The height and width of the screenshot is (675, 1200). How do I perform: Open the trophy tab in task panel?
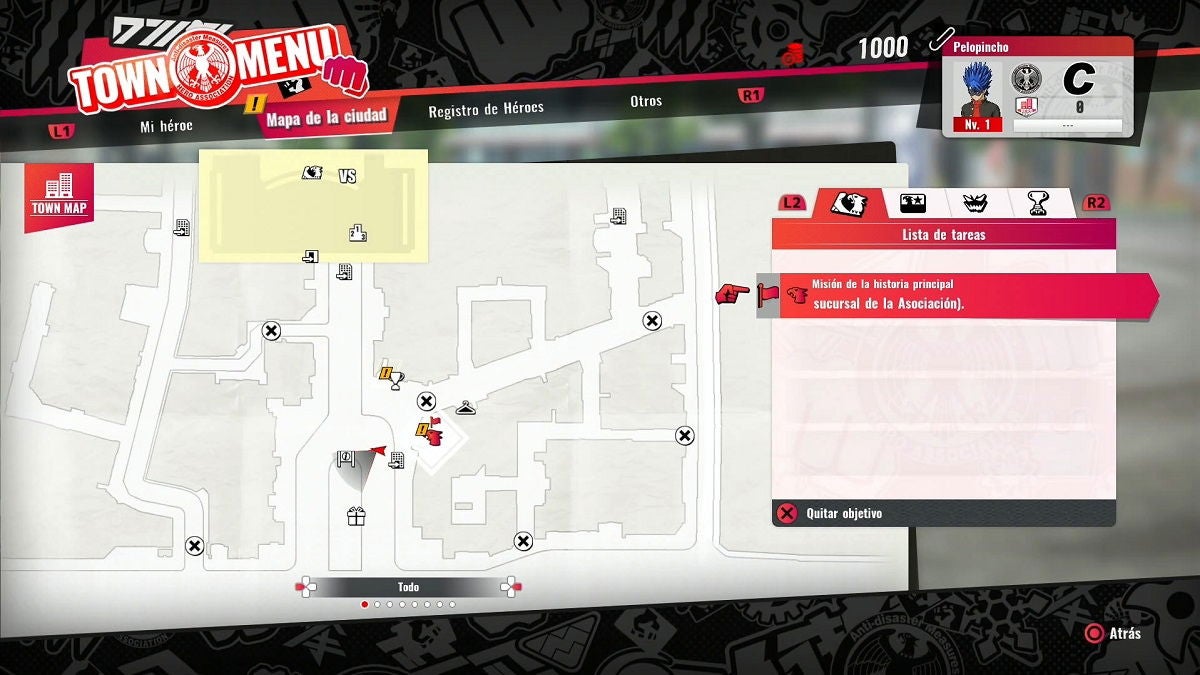coord(1038,203)
